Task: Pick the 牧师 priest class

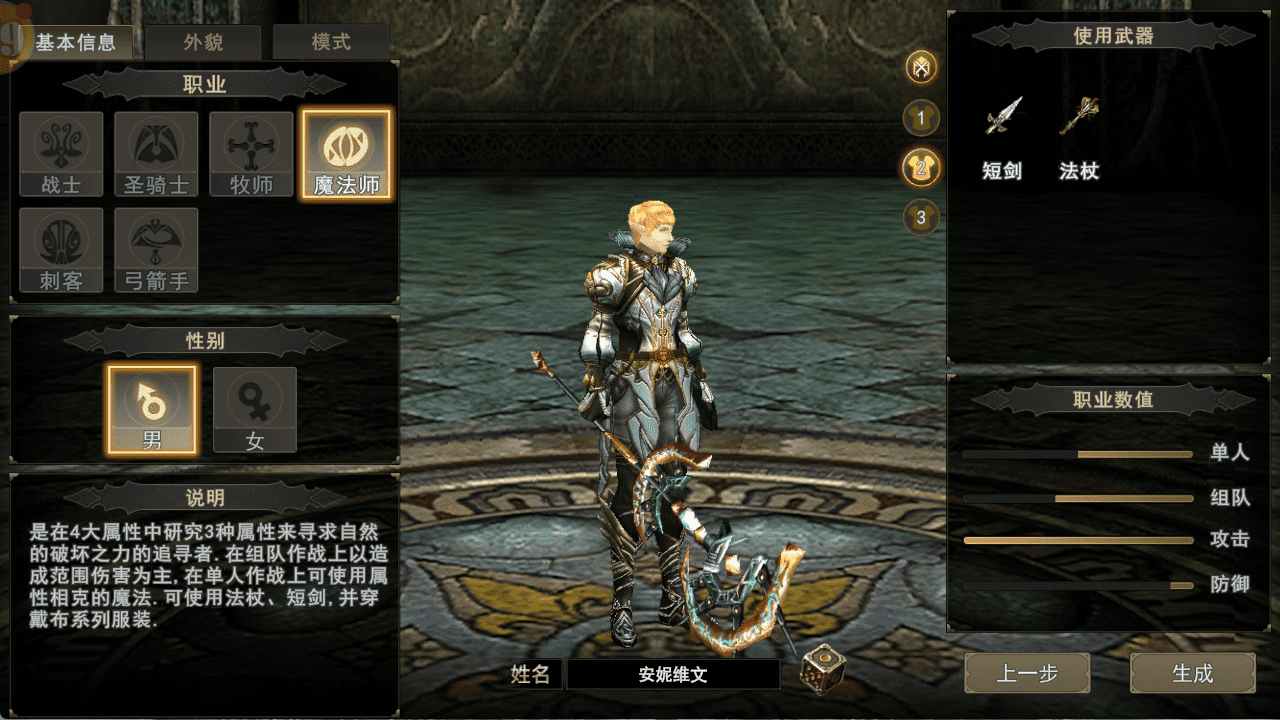Action: pyautogui.click(x=251, y=154)
